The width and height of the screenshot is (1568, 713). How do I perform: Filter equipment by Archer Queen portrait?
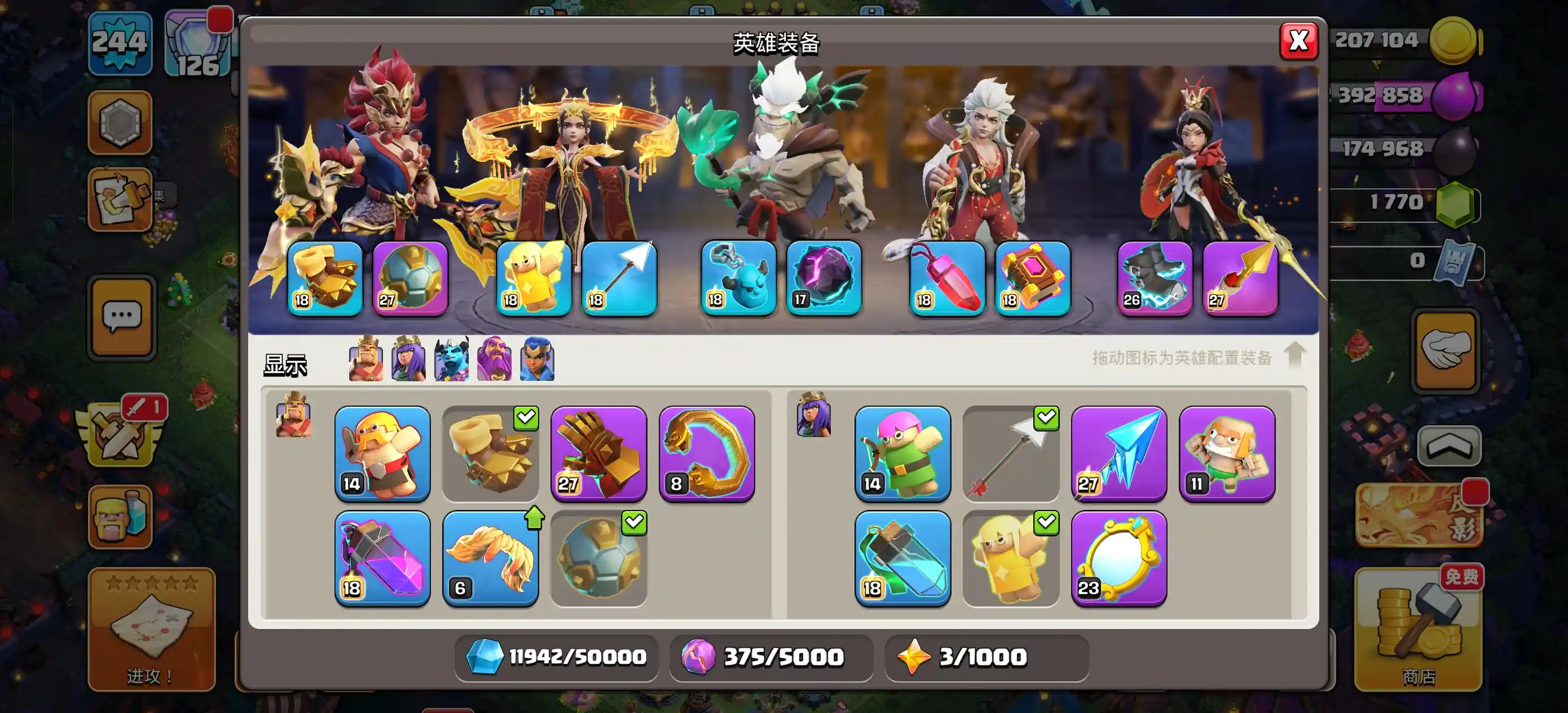click(408, 359)
